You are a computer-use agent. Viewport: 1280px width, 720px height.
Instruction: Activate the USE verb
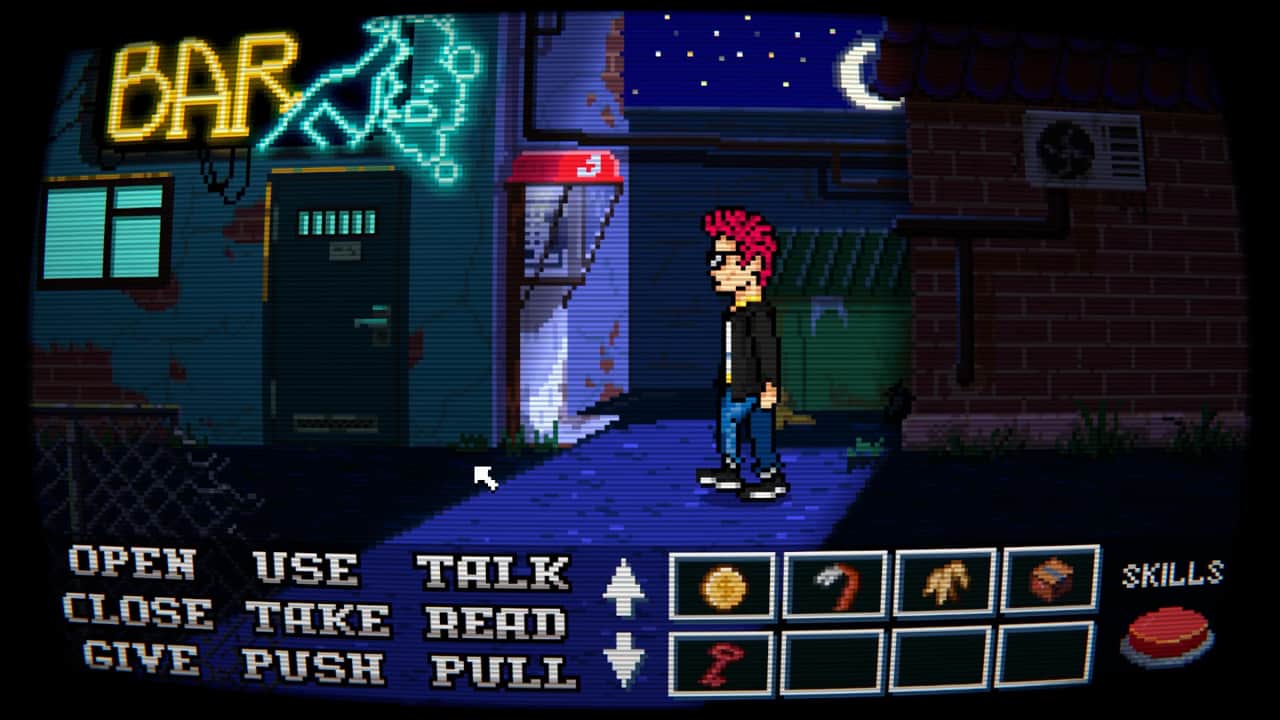click(306, 567)
